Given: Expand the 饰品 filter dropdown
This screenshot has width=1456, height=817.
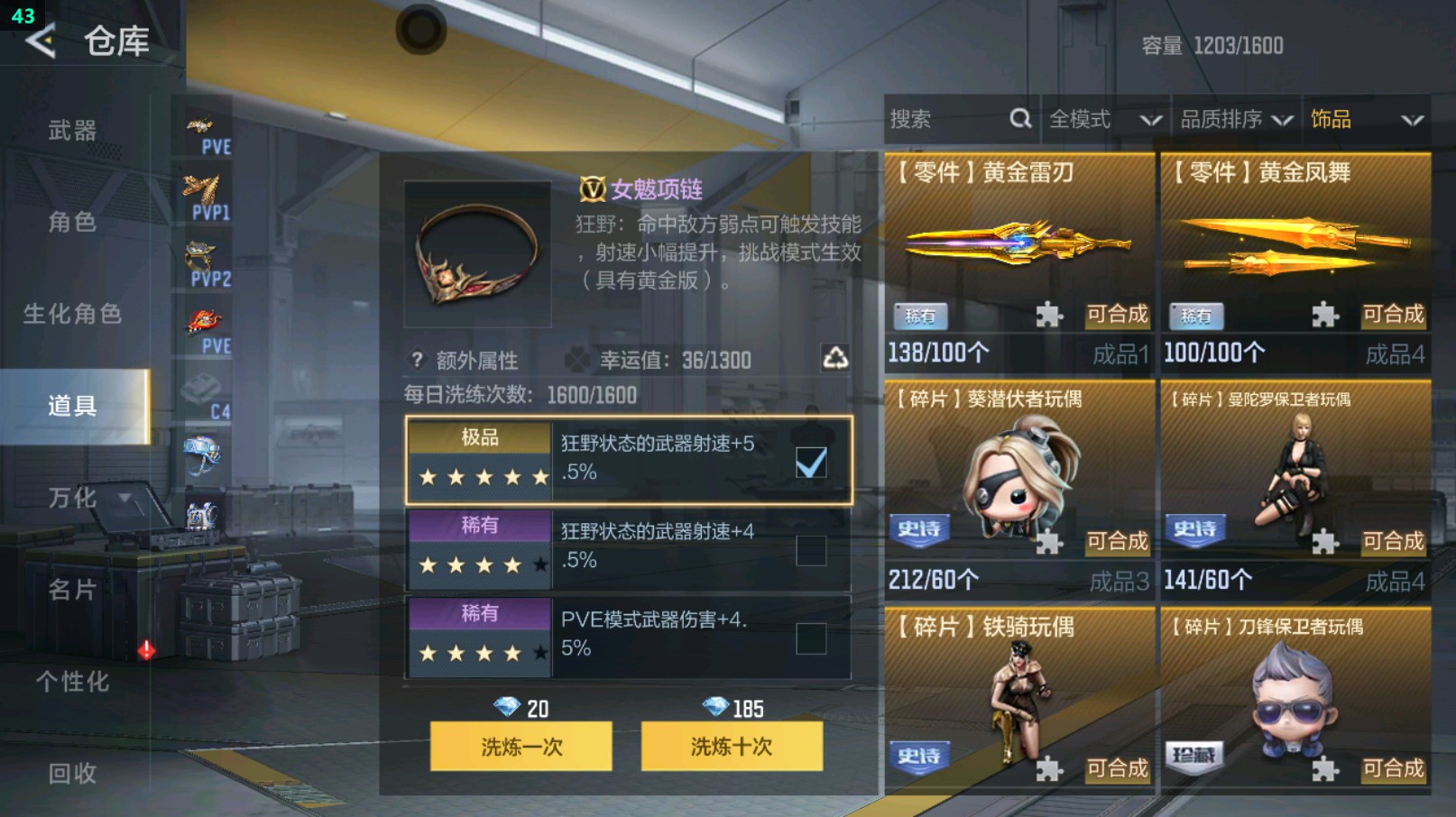Looking at the screenshot, I should [x=1364, y=118].
